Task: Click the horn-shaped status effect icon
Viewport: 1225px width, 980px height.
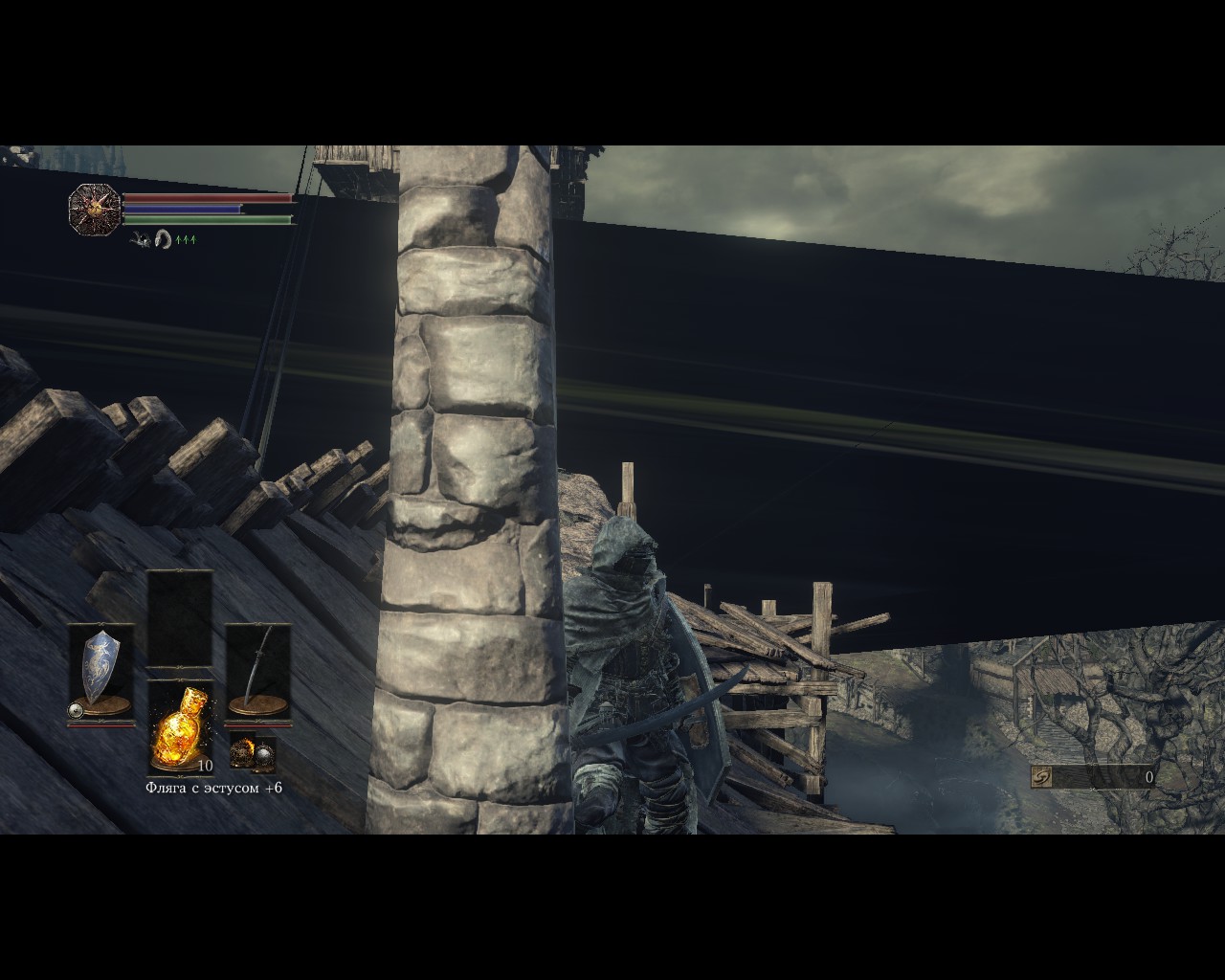Action: click(x=163, y=238)
